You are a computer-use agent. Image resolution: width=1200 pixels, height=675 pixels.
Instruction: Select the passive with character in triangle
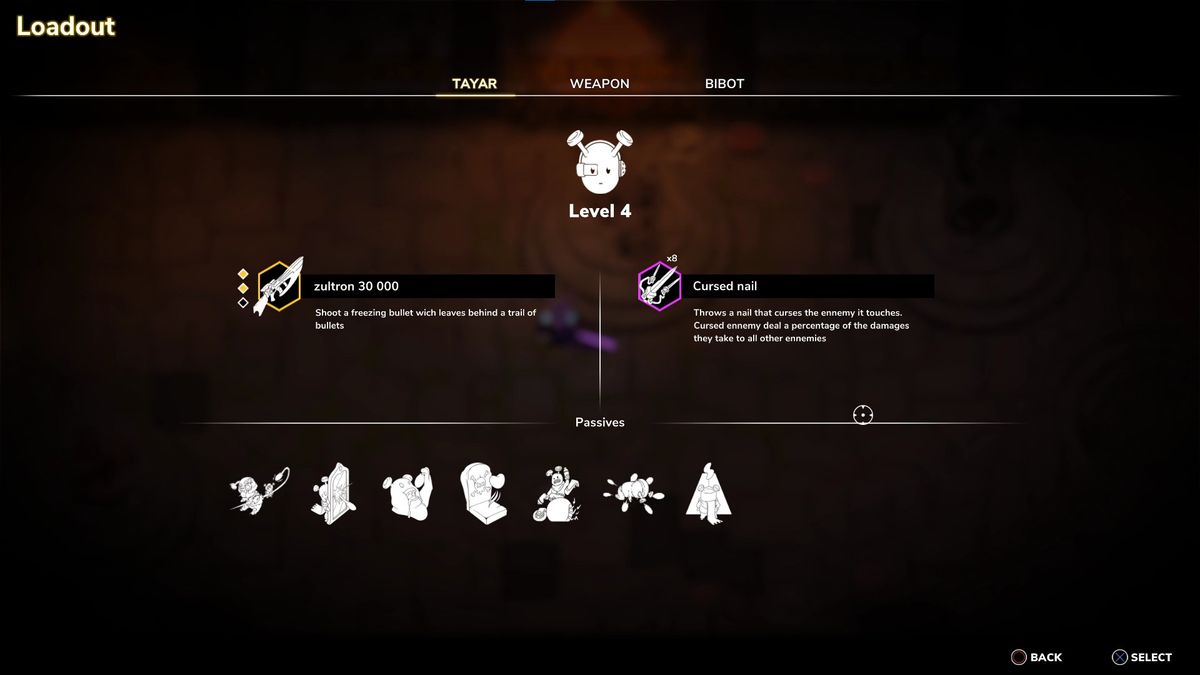pos(708,494)
